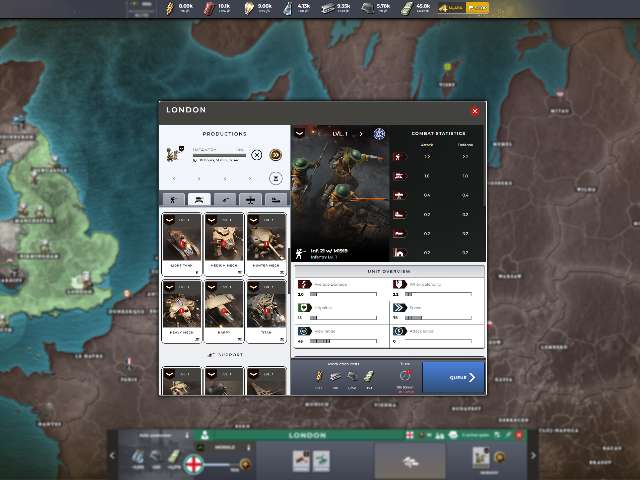The width and height of the screenshot is (640, 480).
Task: Cancel the current production in queue
Action: point(257,155)
